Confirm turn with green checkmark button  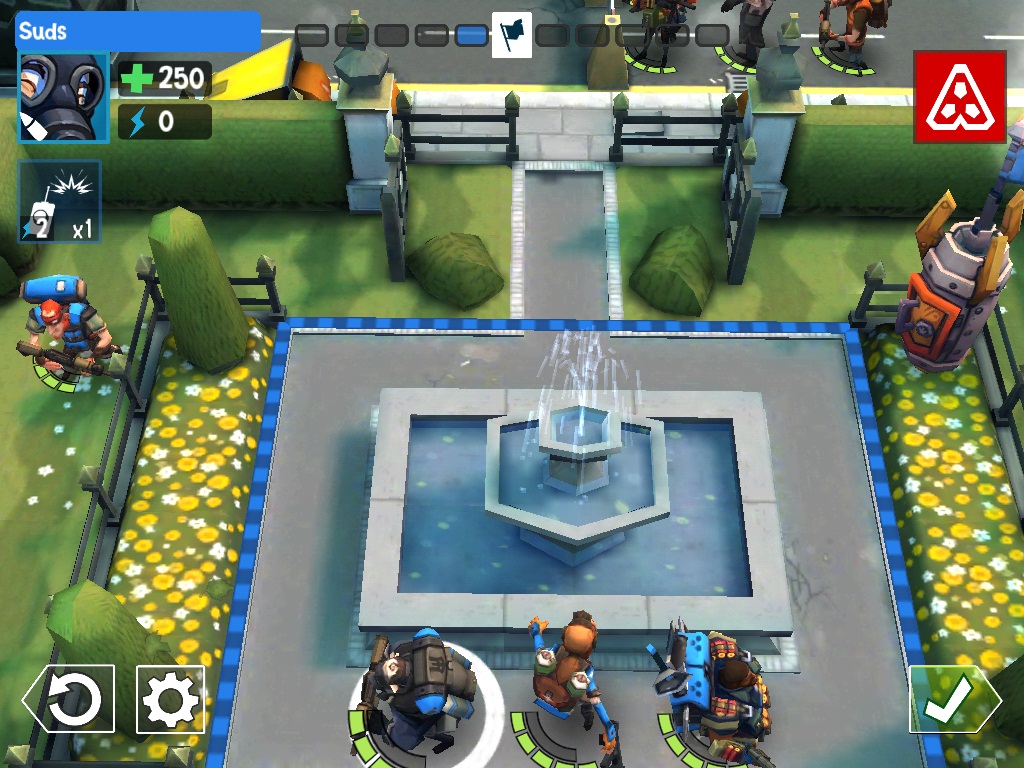click(951, 699)
